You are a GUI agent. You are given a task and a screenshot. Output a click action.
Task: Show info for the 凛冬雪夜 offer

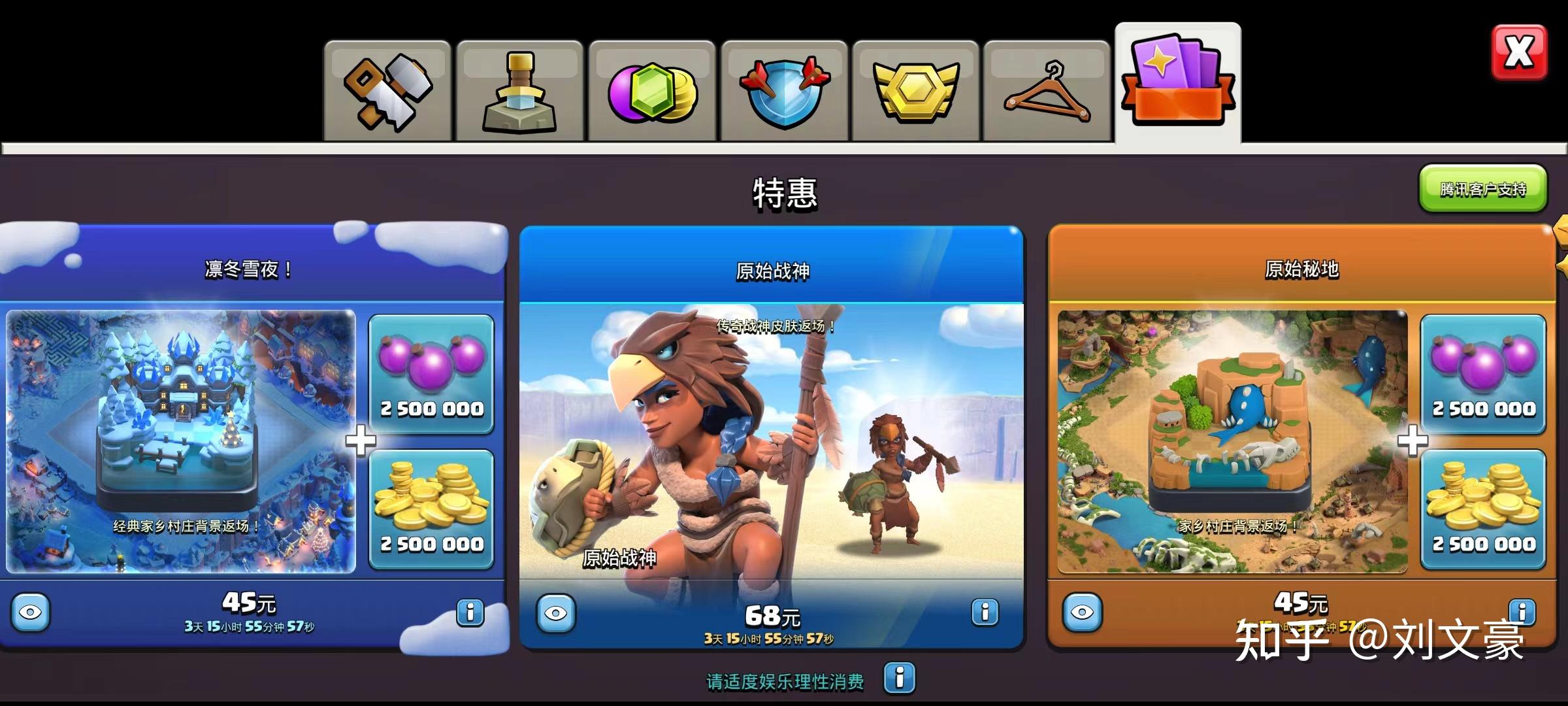[x=470, y=613]
